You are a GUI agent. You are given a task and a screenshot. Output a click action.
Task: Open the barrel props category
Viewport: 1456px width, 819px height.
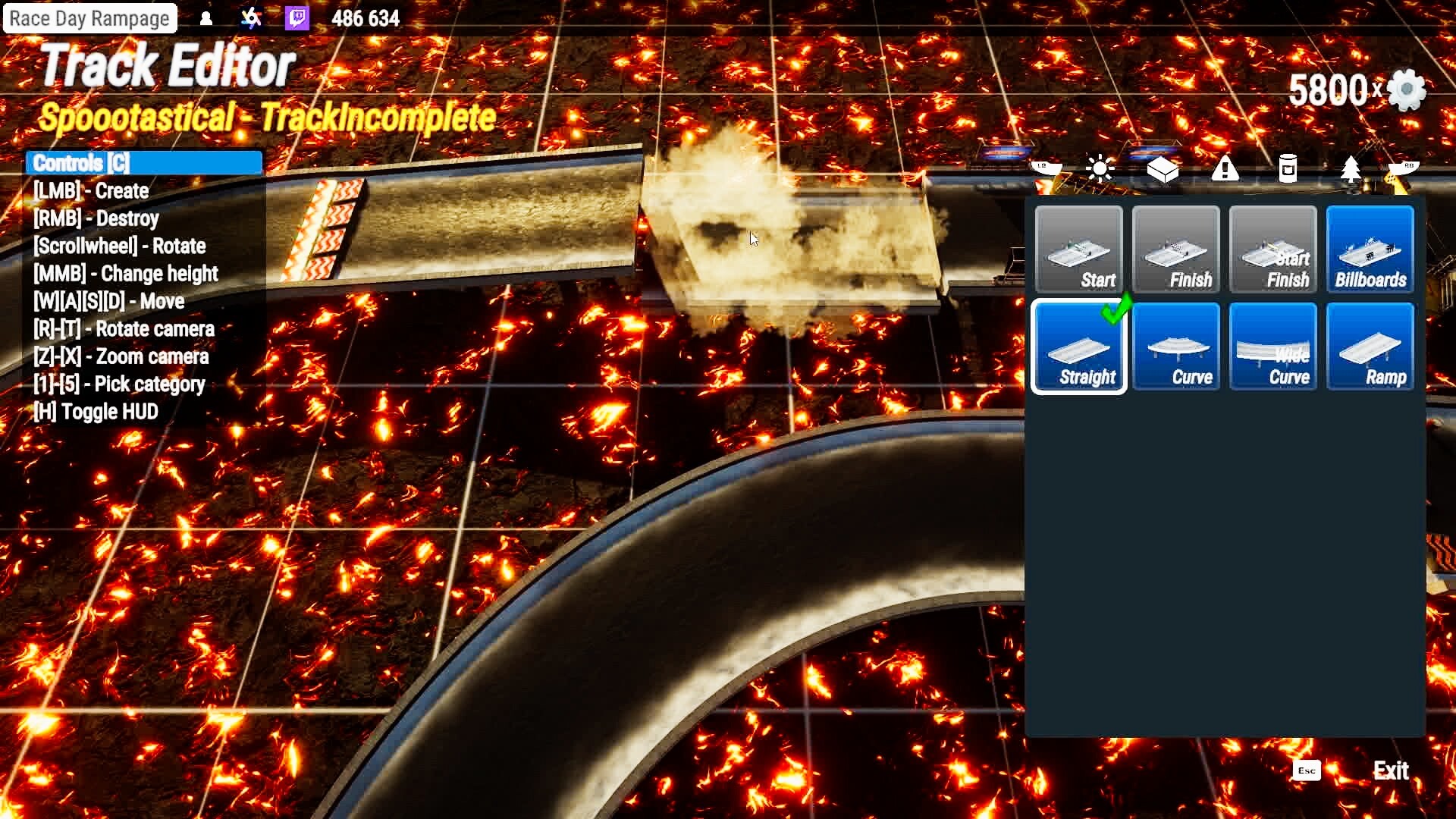pyautogui.click(x=1287, y=168)
